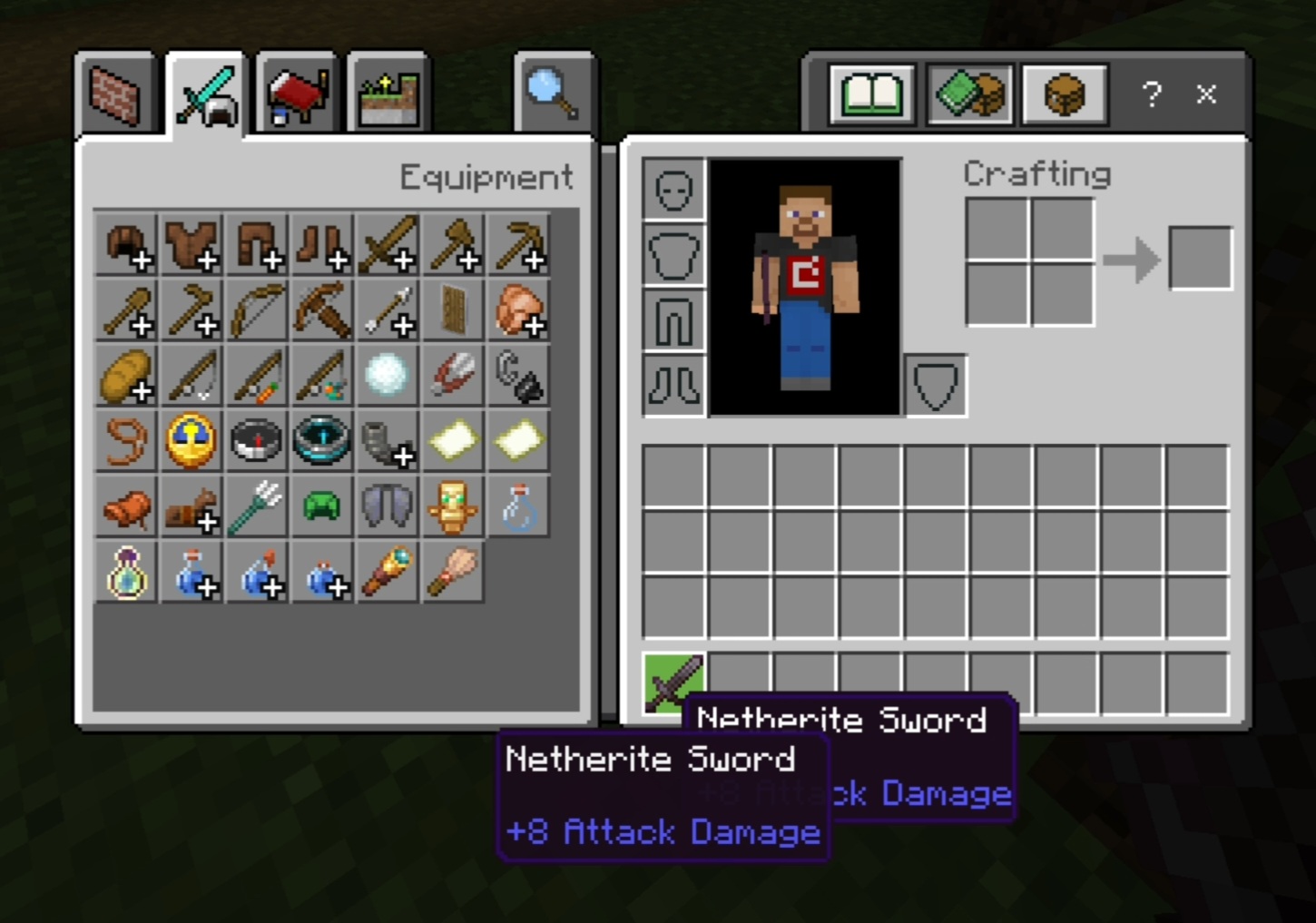Open the magnifying glass search tab

pos(553,94)
